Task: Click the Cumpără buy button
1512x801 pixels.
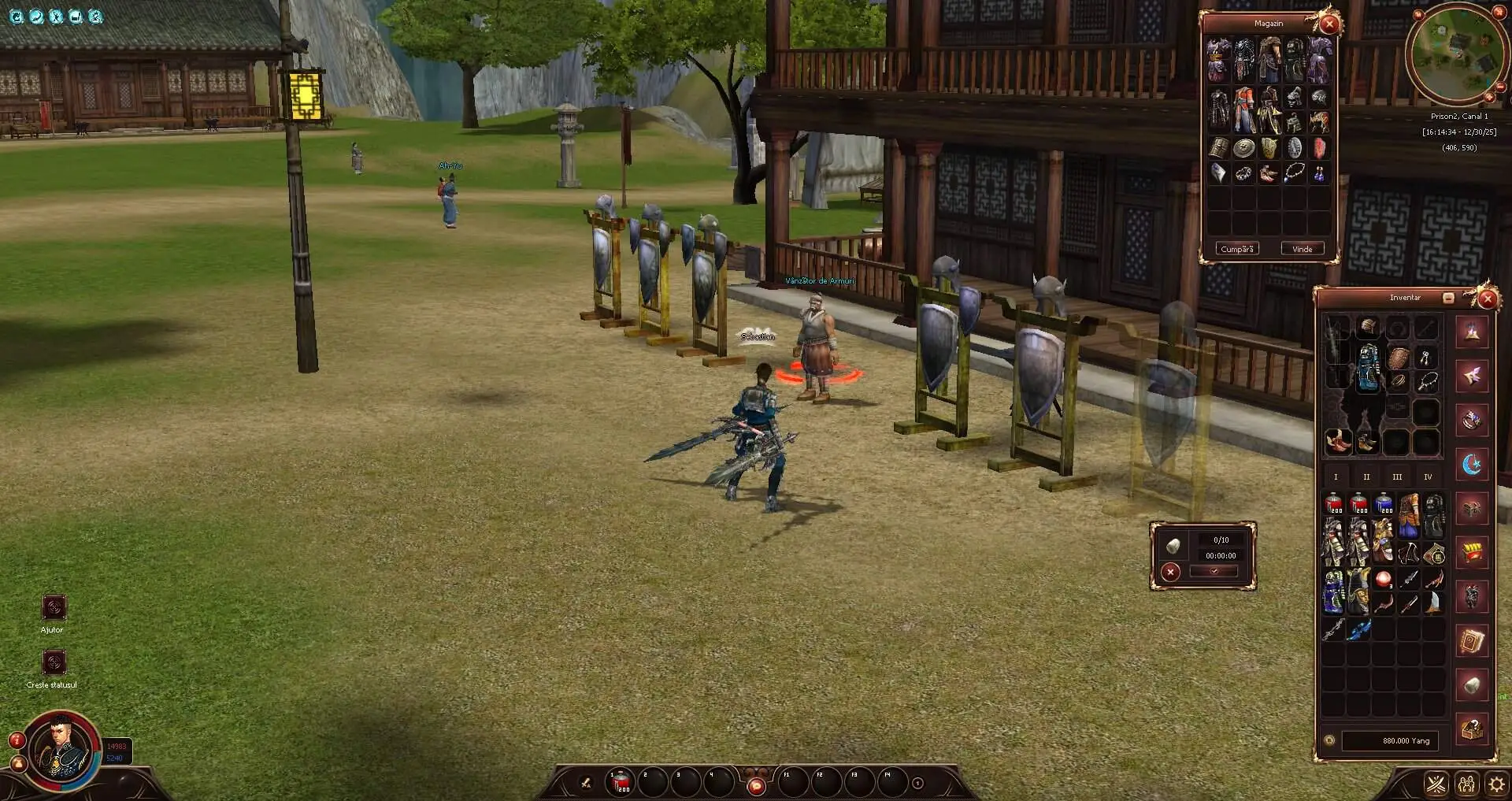Action: [x=1236, y=249]
